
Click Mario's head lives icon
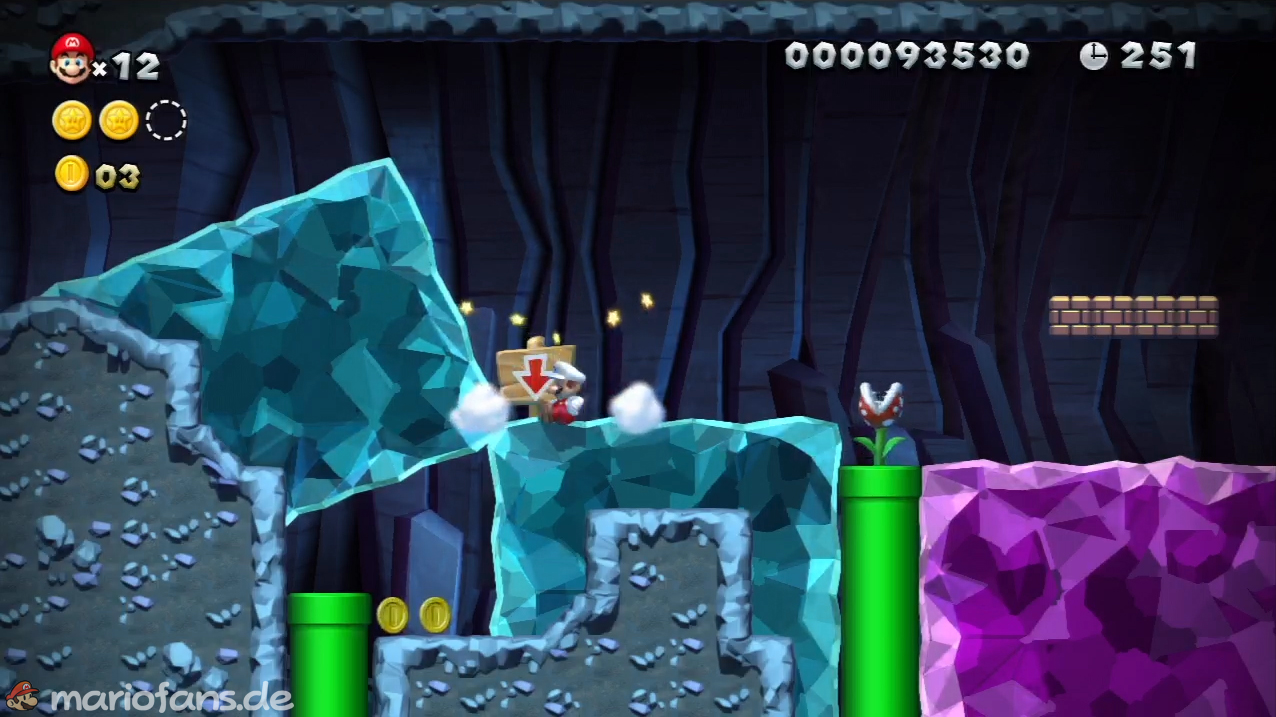[71, 58]
